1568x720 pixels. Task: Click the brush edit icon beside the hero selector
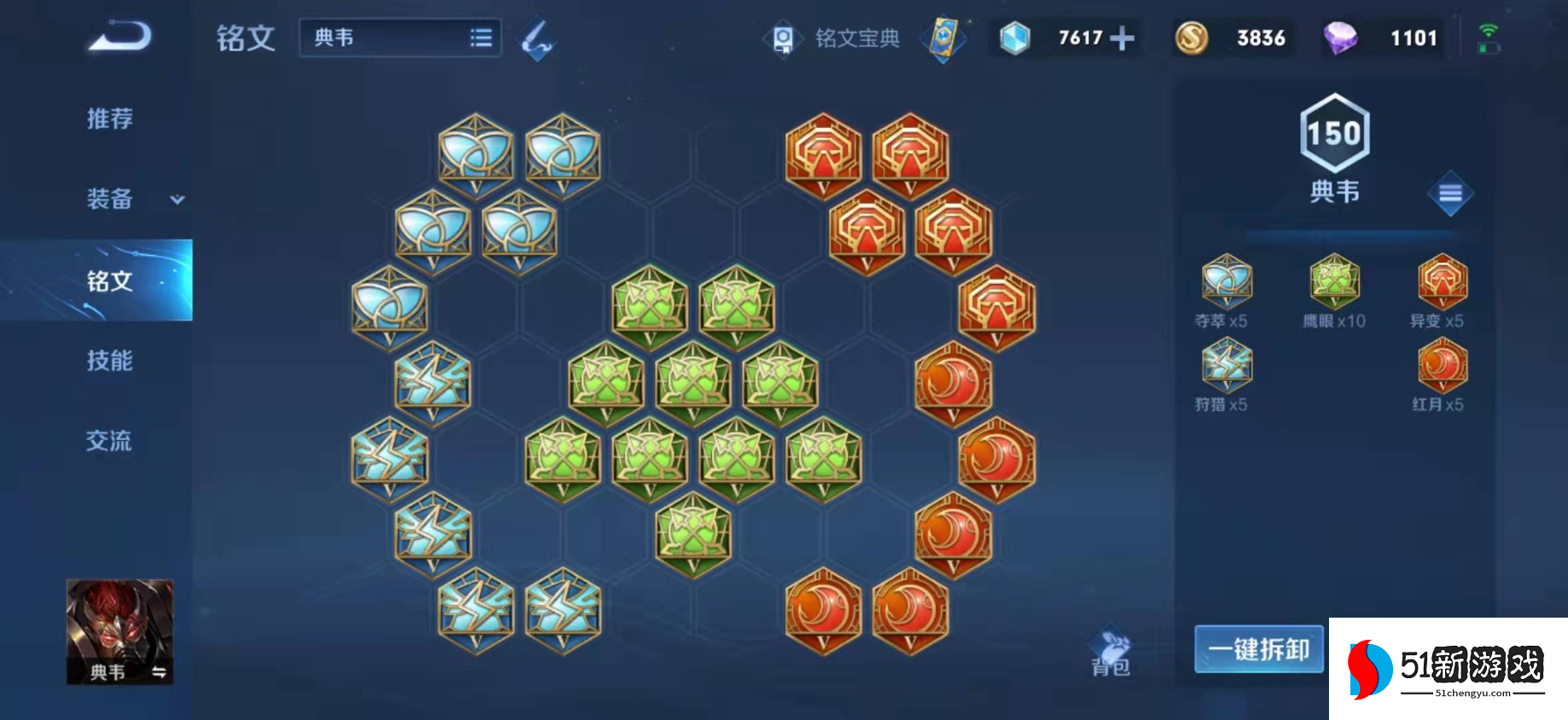[x=538, y=38]
